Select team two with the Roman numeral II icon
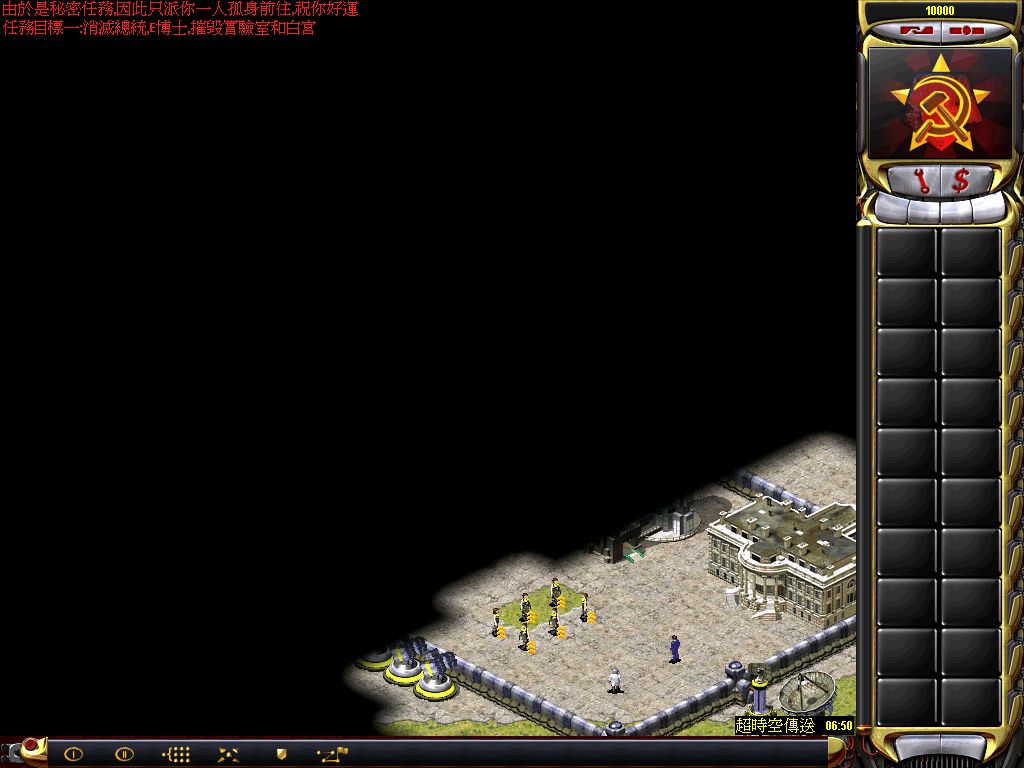 coord(124,754)
